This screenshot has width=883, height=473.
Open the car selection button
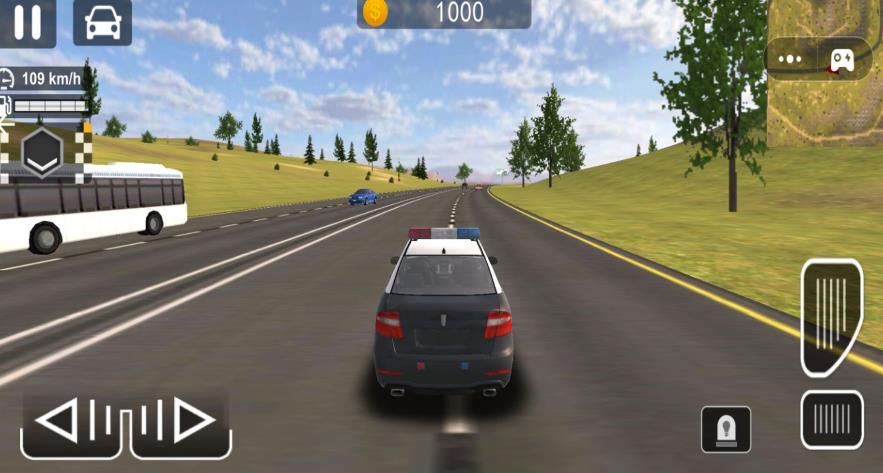(102, 22)
